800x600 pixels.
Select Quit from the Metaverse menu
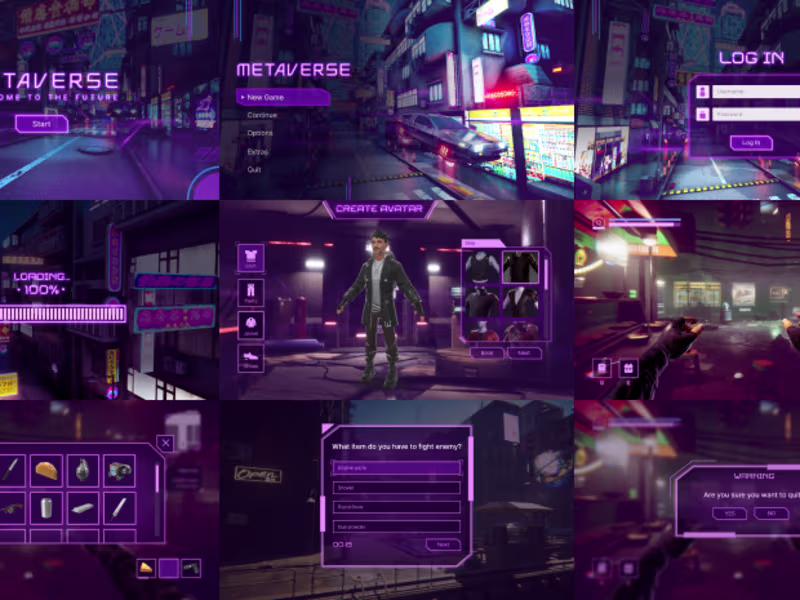[254, 169]
